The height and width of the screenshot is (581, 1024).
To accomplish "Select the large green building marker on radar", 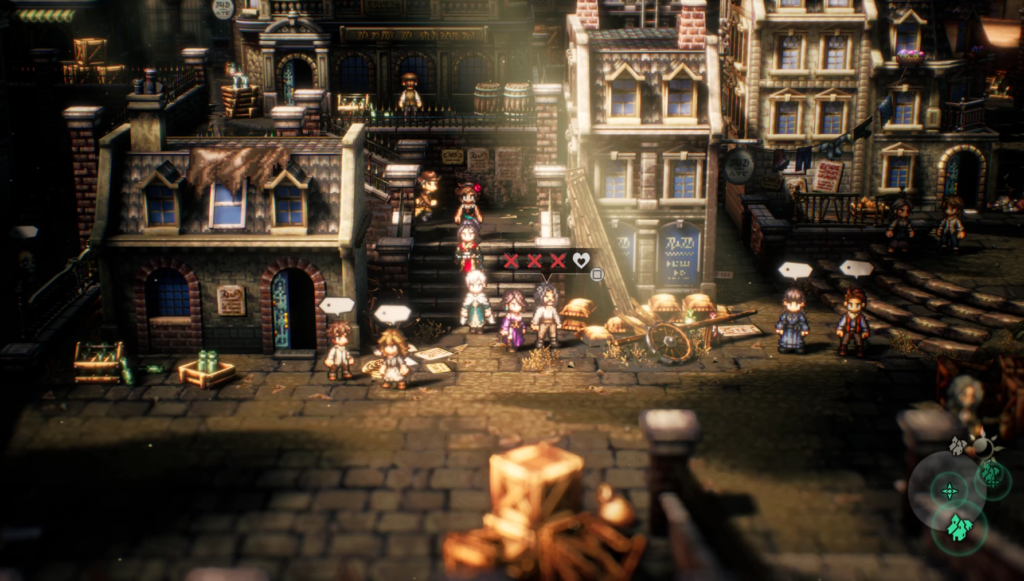I will pos(960,528).
